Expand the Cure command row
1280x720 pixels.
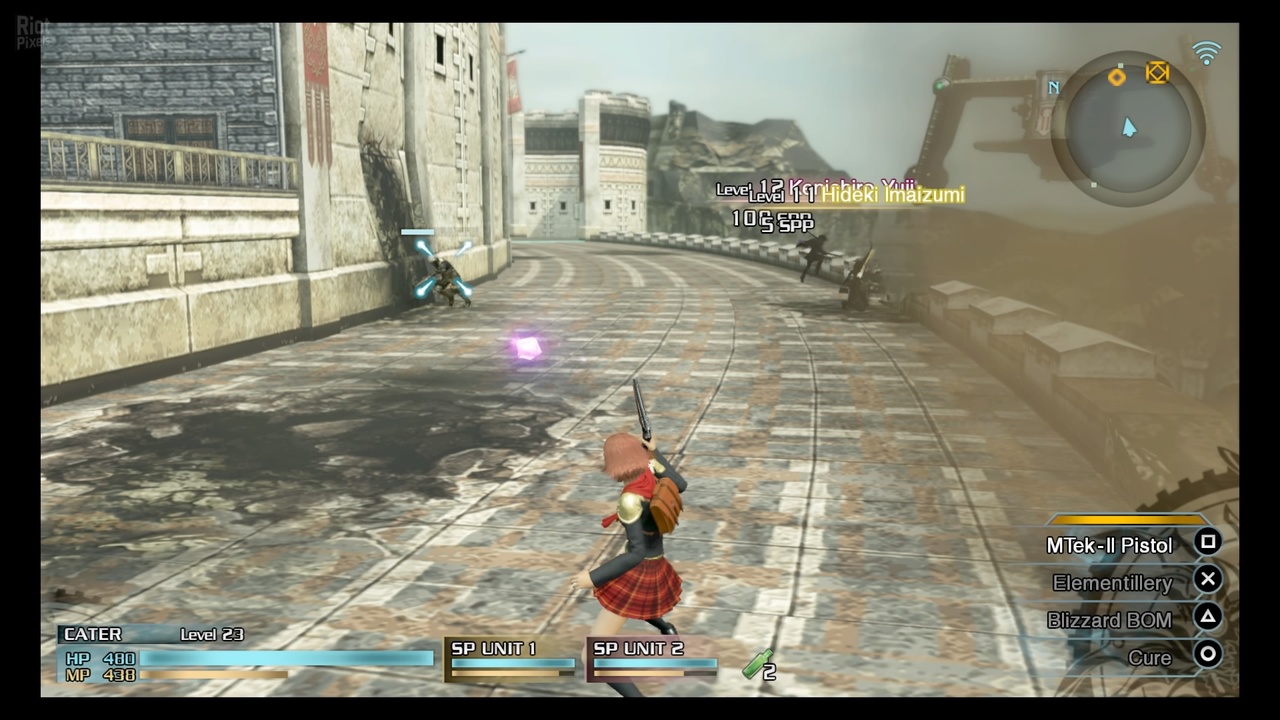(x=1150, y=657)
